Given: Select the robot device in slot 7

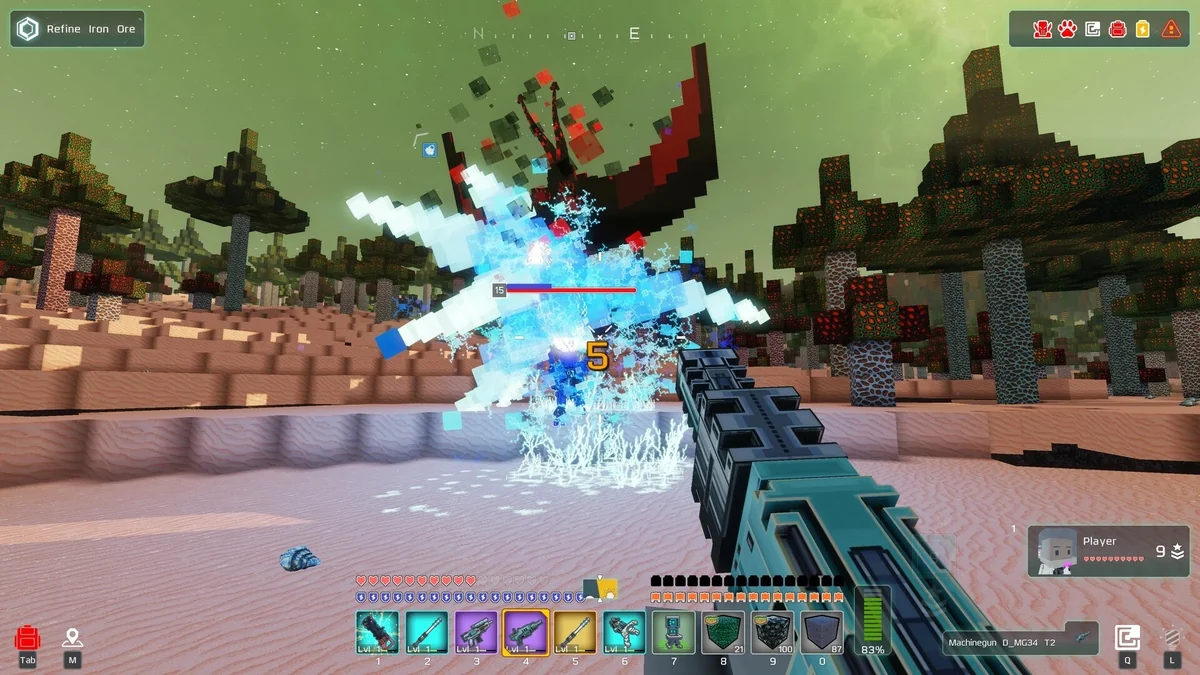Looking at the screenshot, I should pos(673,632).
